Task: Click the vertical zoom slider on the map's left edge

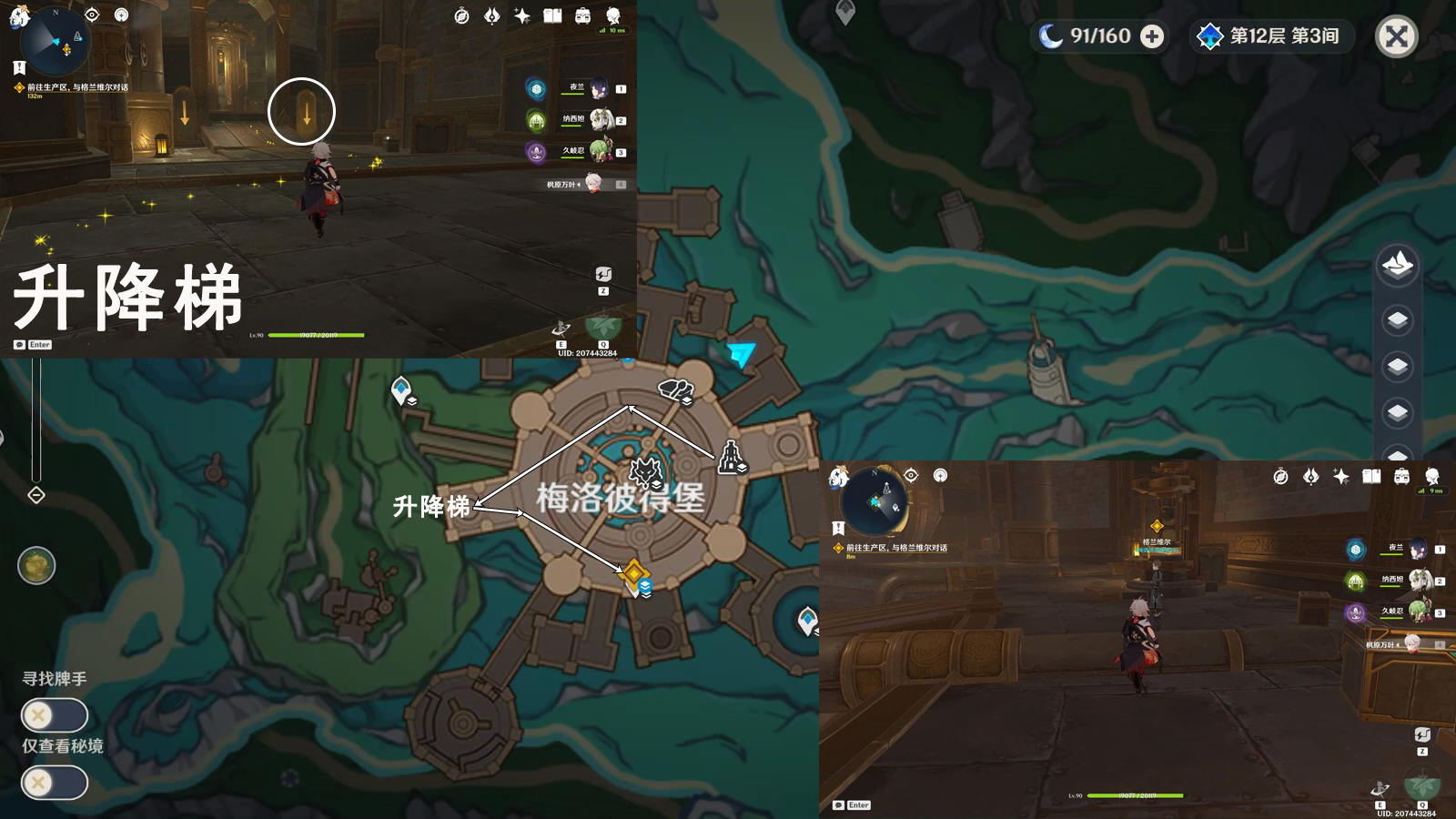Action: tap(36, 419)
